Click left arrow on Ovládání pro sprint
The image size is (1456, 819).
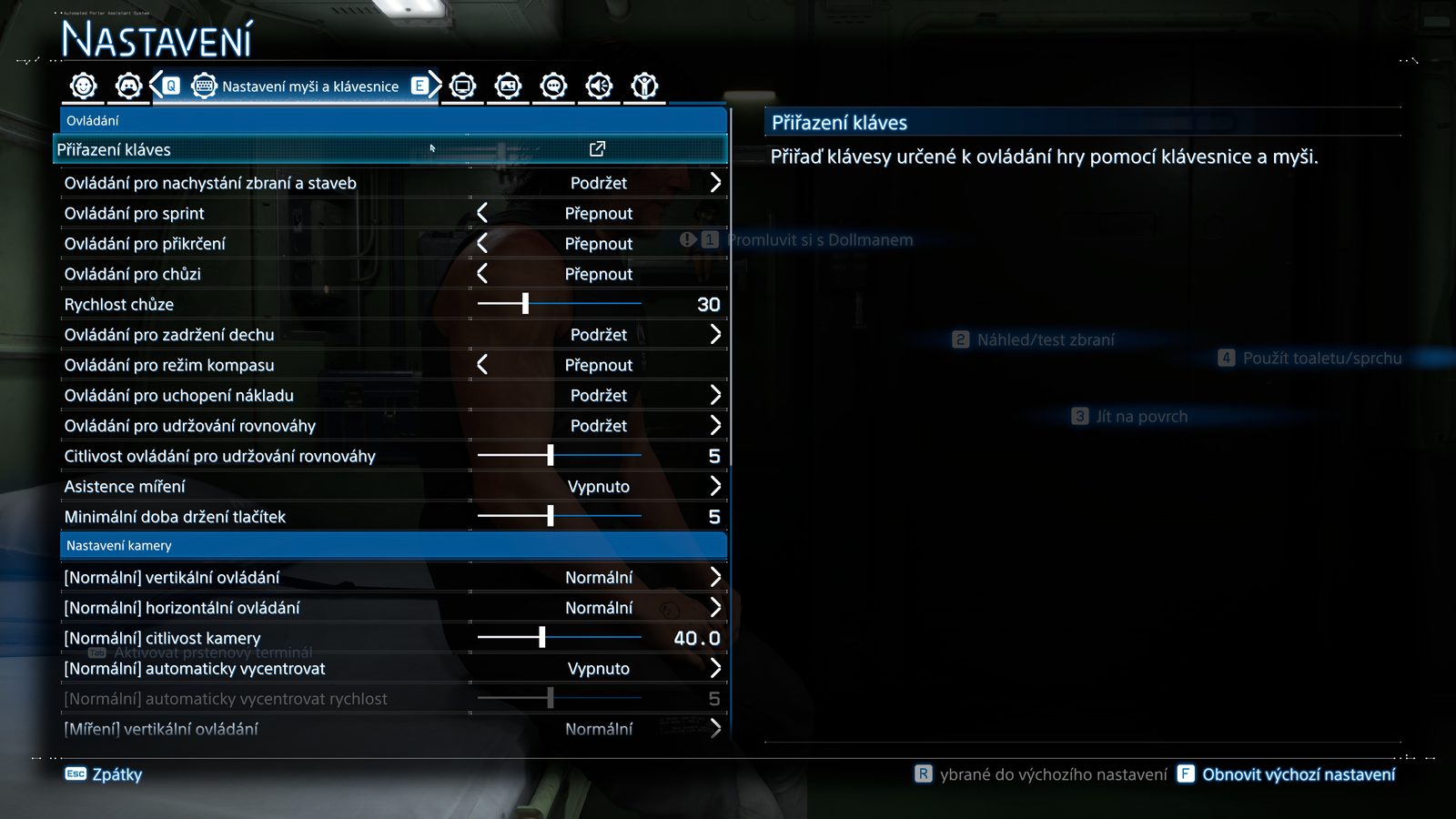(482, 213)
